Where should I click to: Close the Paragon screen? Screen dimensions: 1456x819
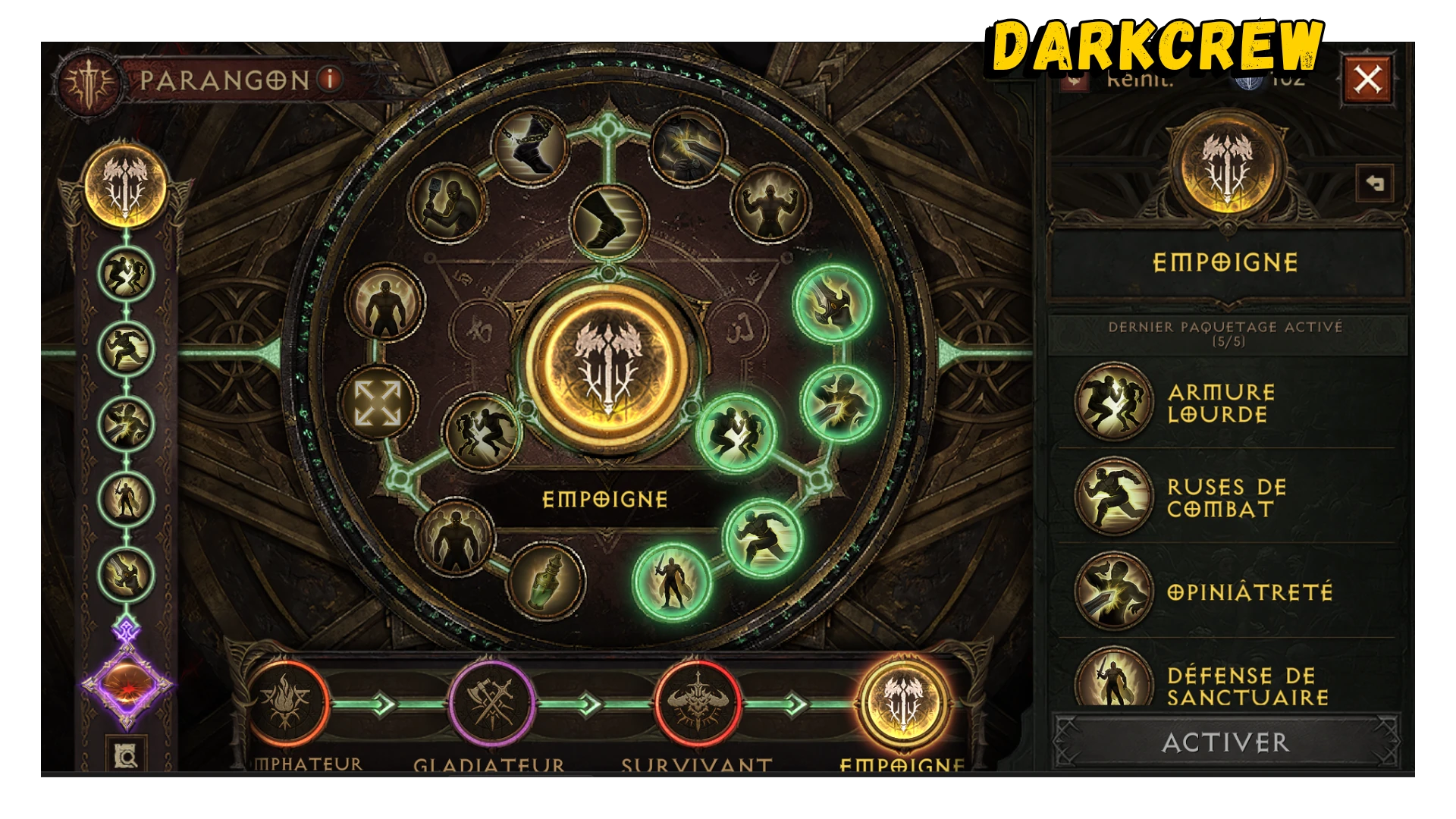coord(1367,79)
